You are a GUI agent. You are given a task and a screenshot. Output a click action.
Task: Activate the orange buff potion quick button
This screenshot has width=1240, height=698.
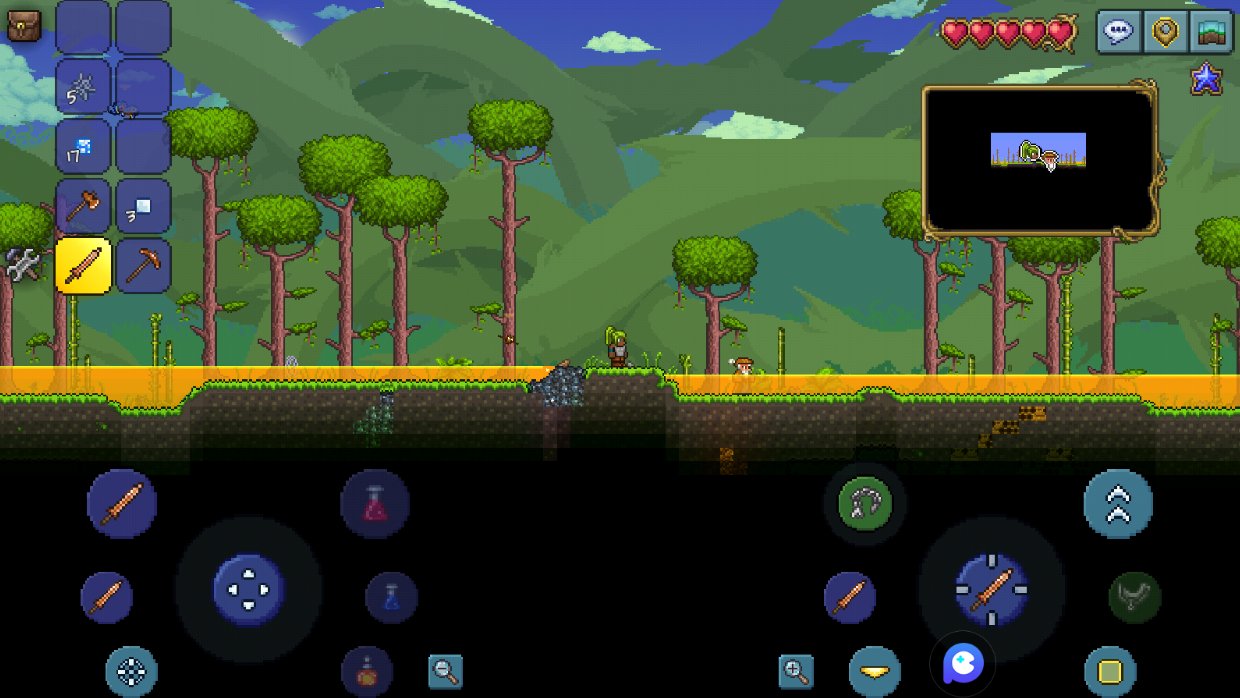pos(367,670)
